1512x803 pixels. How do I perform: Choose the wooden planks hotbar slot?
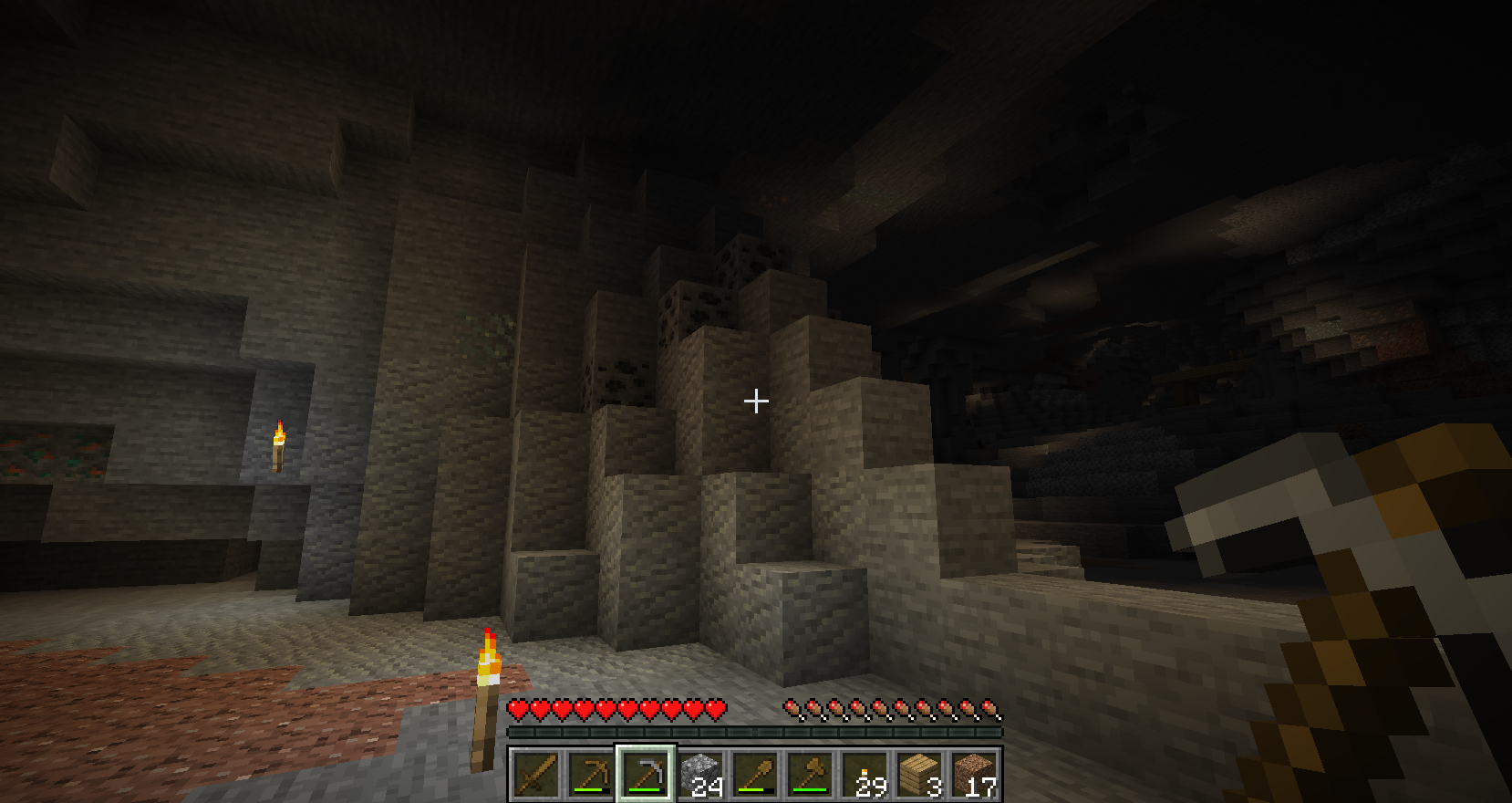tap(919, 774)
